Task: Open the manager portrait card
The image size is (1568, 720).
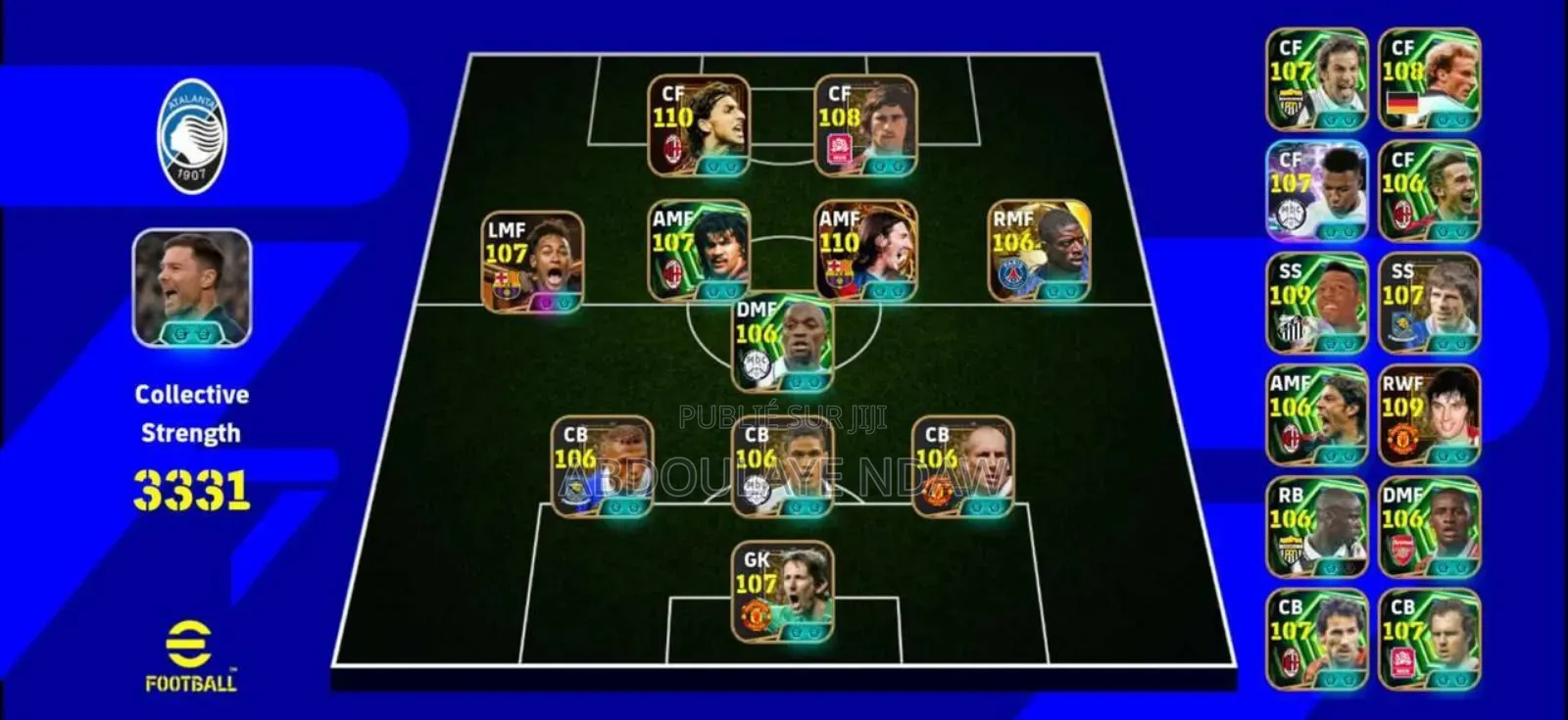Action: [192, 287]
